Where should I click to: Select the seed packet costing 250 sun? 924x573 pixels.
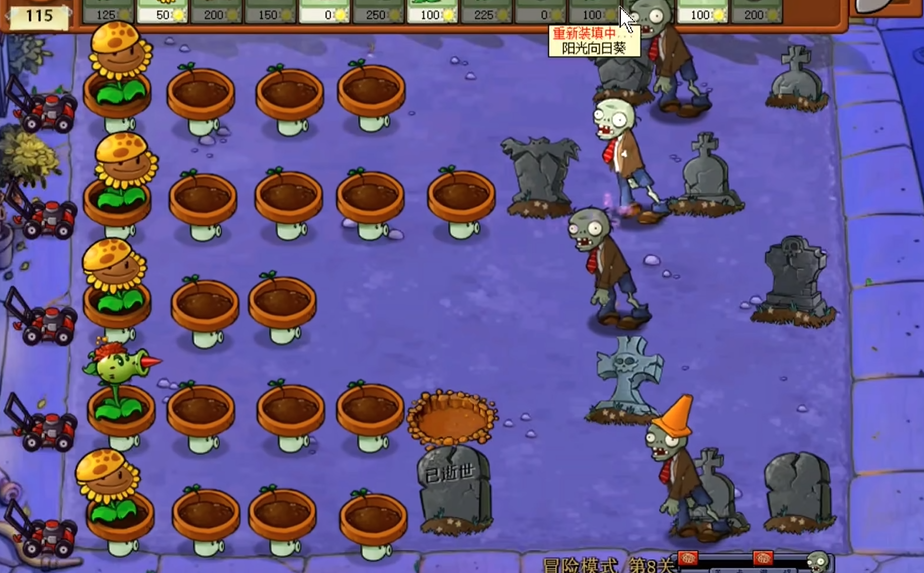click(378, 12)
